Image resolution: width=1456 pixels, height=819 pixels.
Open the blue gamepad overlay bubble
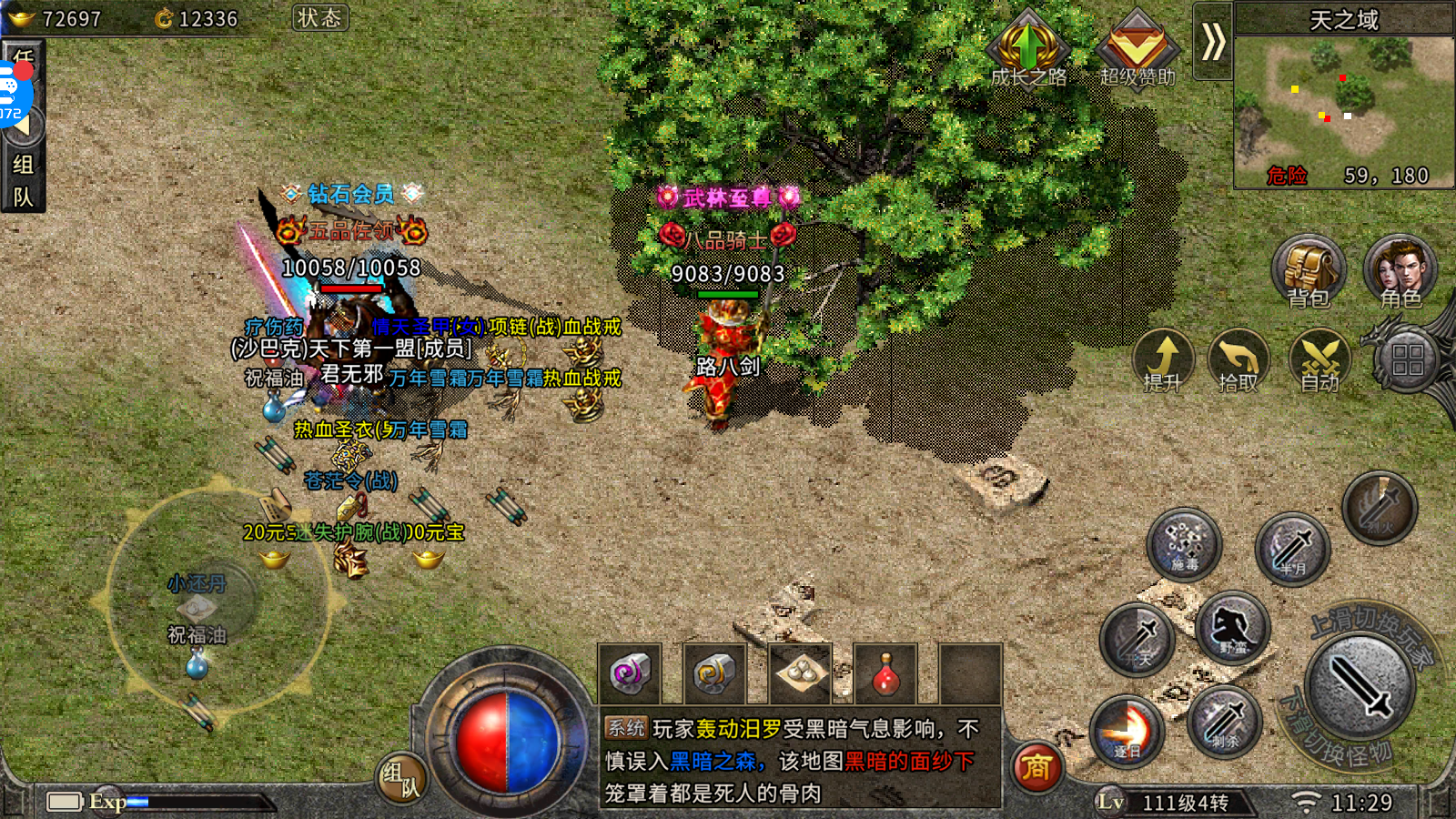15,91
